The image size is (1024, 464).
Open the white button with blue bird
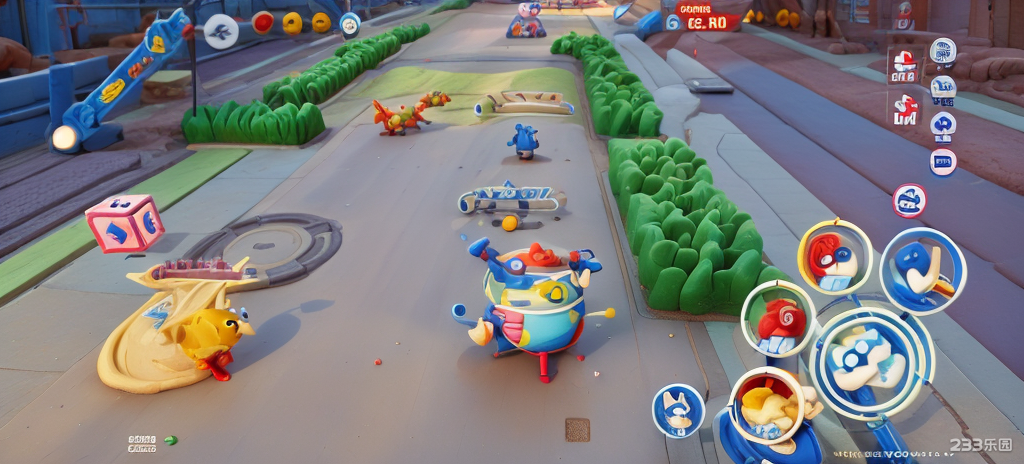point(221,31)
